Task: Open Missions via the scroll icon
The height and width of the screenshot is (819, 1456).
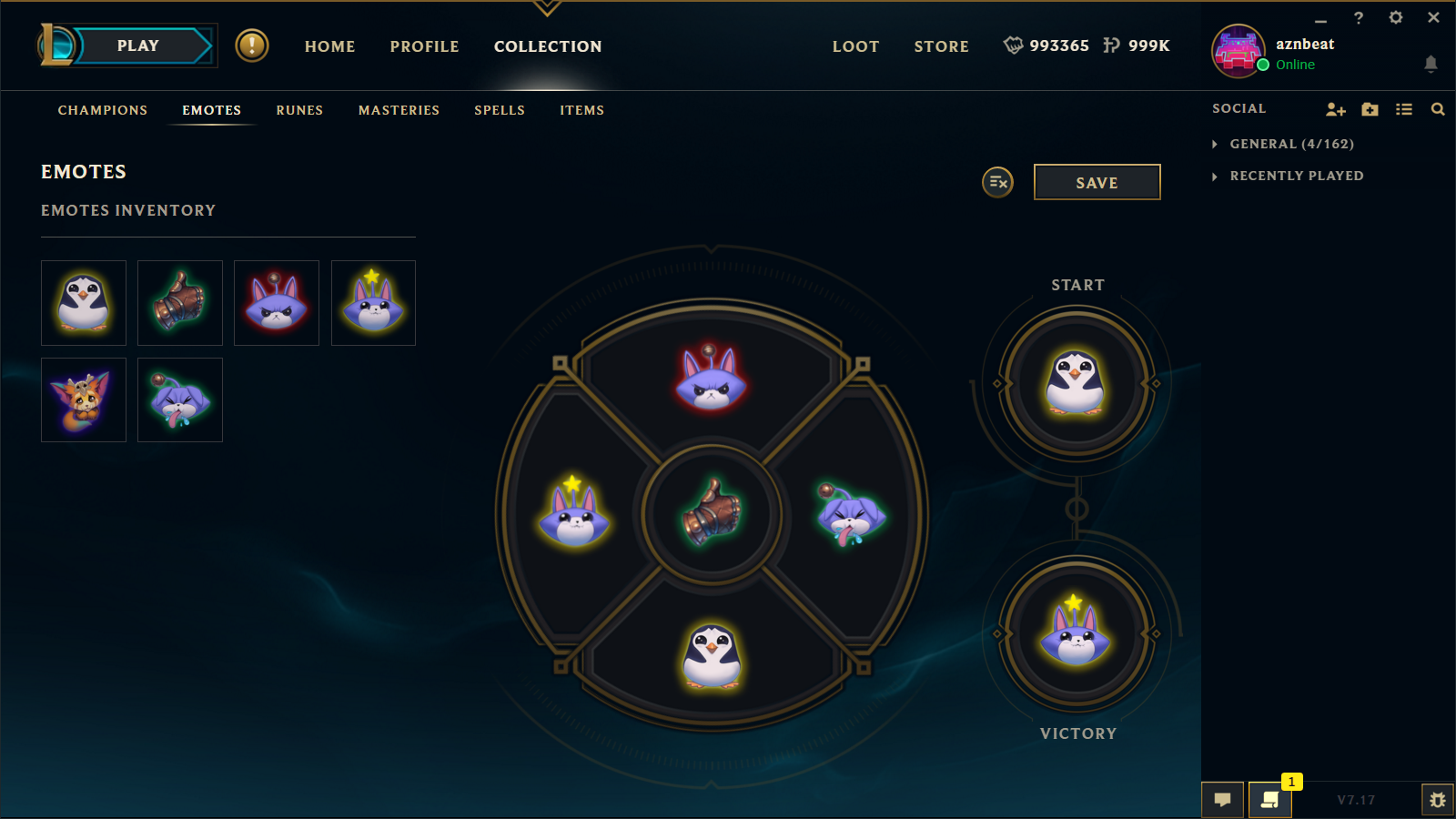Action: (1269, 800)
